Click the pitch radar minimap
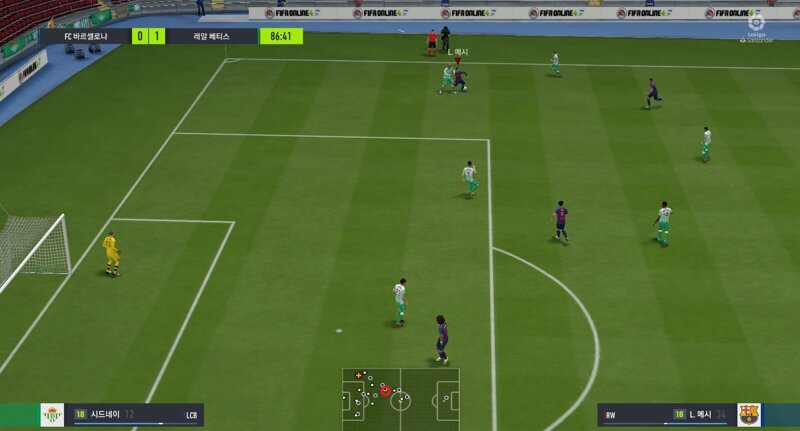Viewport: 800px width, 431px height. (400, 399)
